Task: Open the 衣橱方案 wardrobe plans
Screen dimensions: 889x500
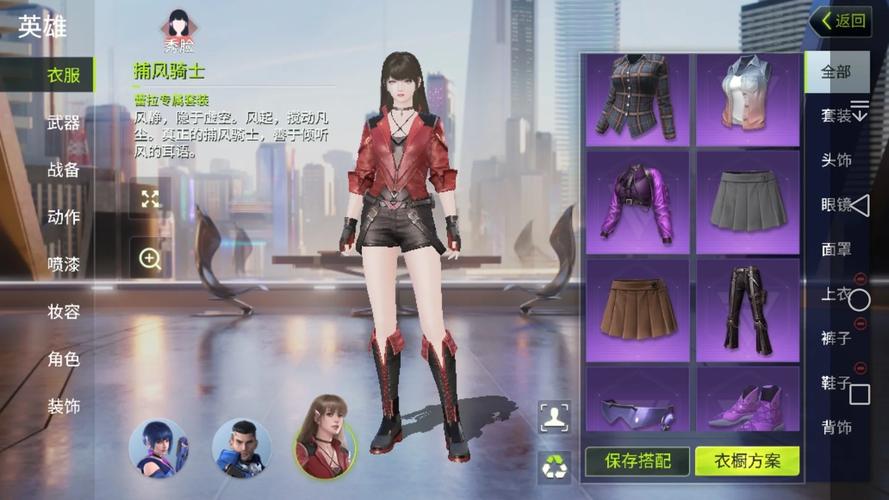Action: 747,461
